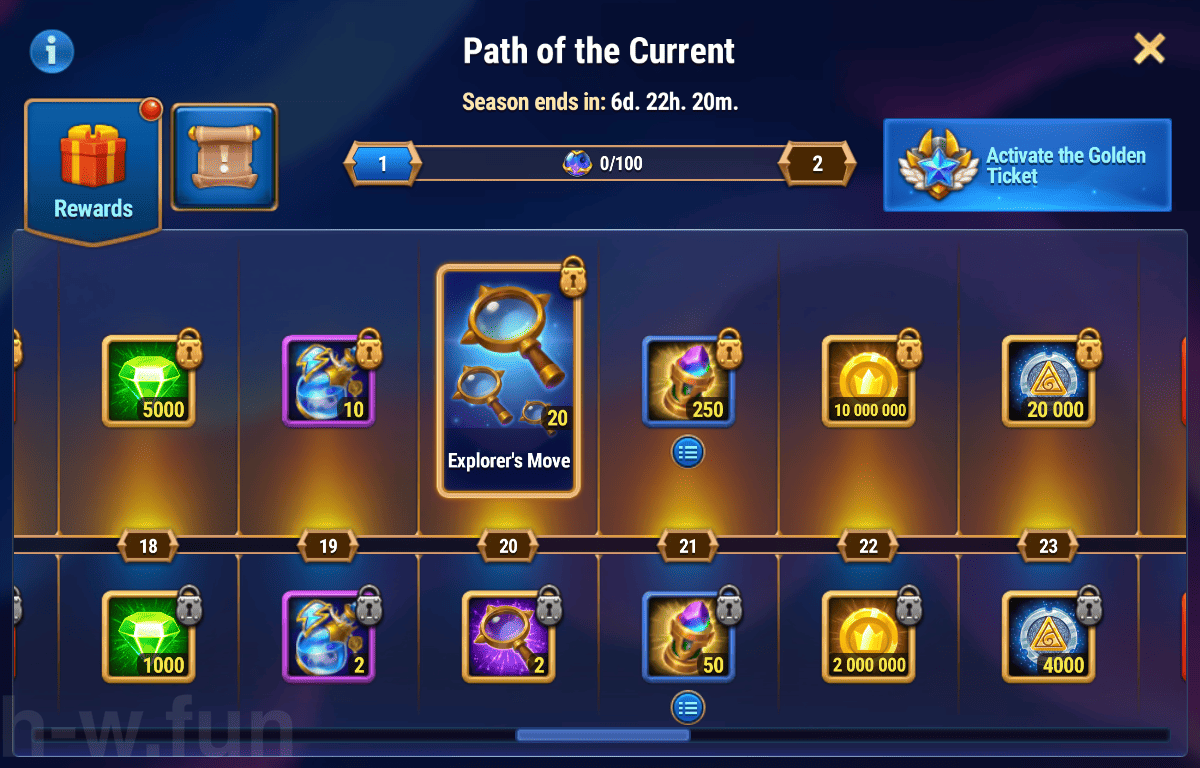Select the 10 000 000 gold reward

(869, 381)
